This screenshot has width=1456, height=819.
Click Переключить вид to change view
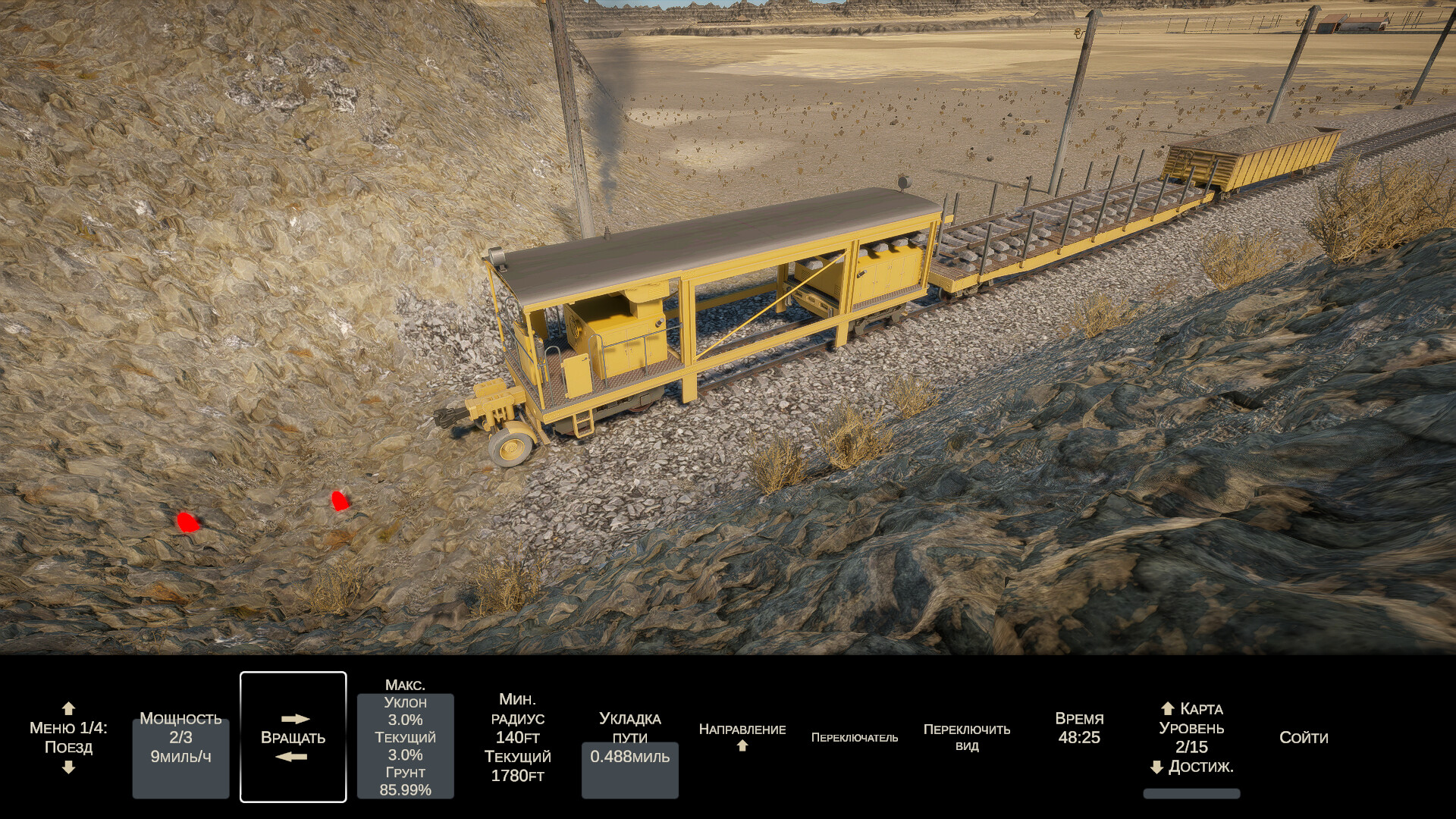coord(967,737)
